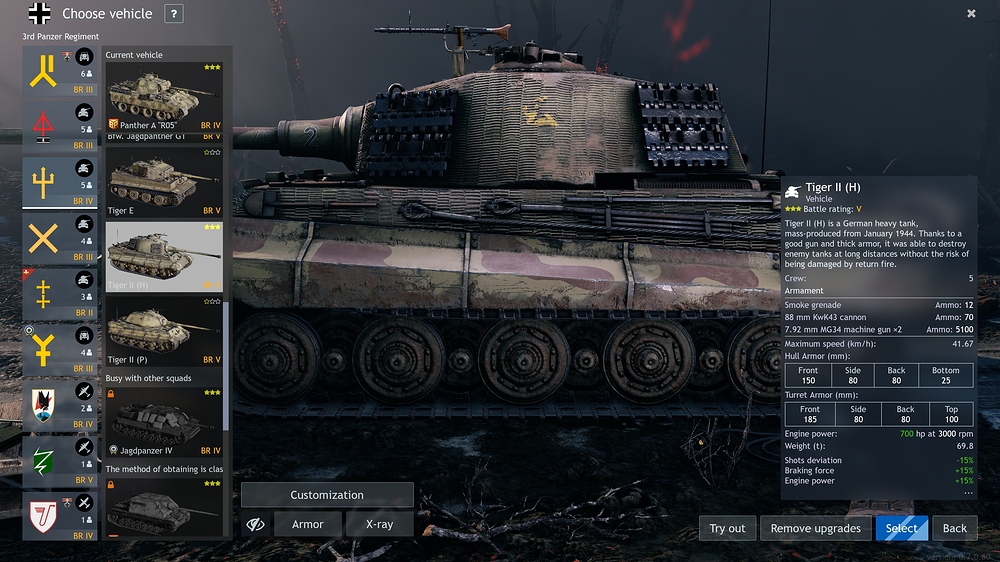Choose the Panther A "R05" vehicle
1000x562 pixels.
pyautogui.click(x=165, y=97)
